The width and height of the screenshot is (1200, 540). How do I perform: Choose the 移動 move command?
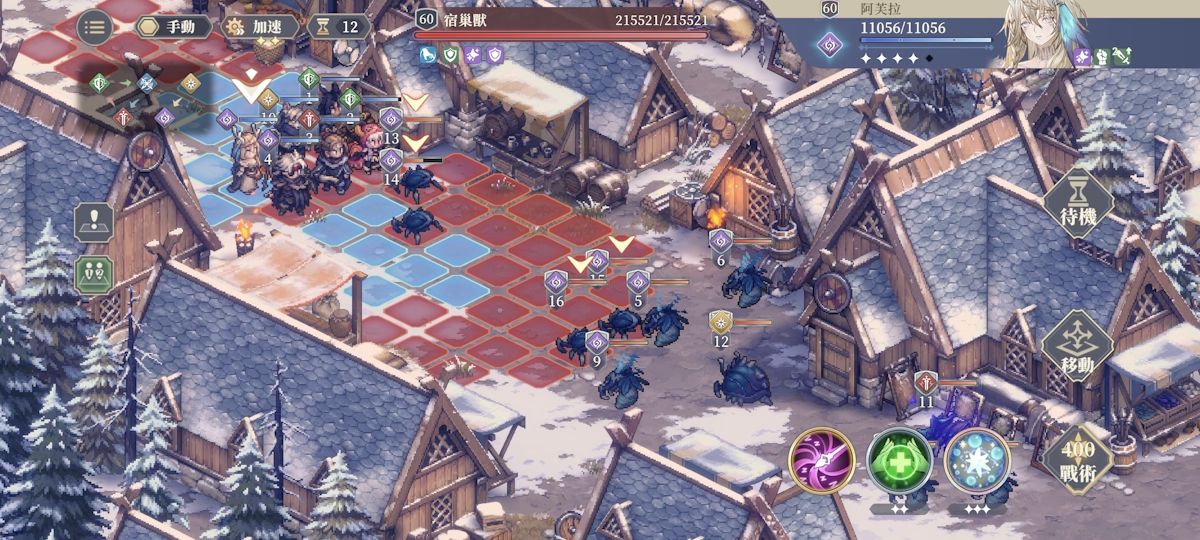1077,347
